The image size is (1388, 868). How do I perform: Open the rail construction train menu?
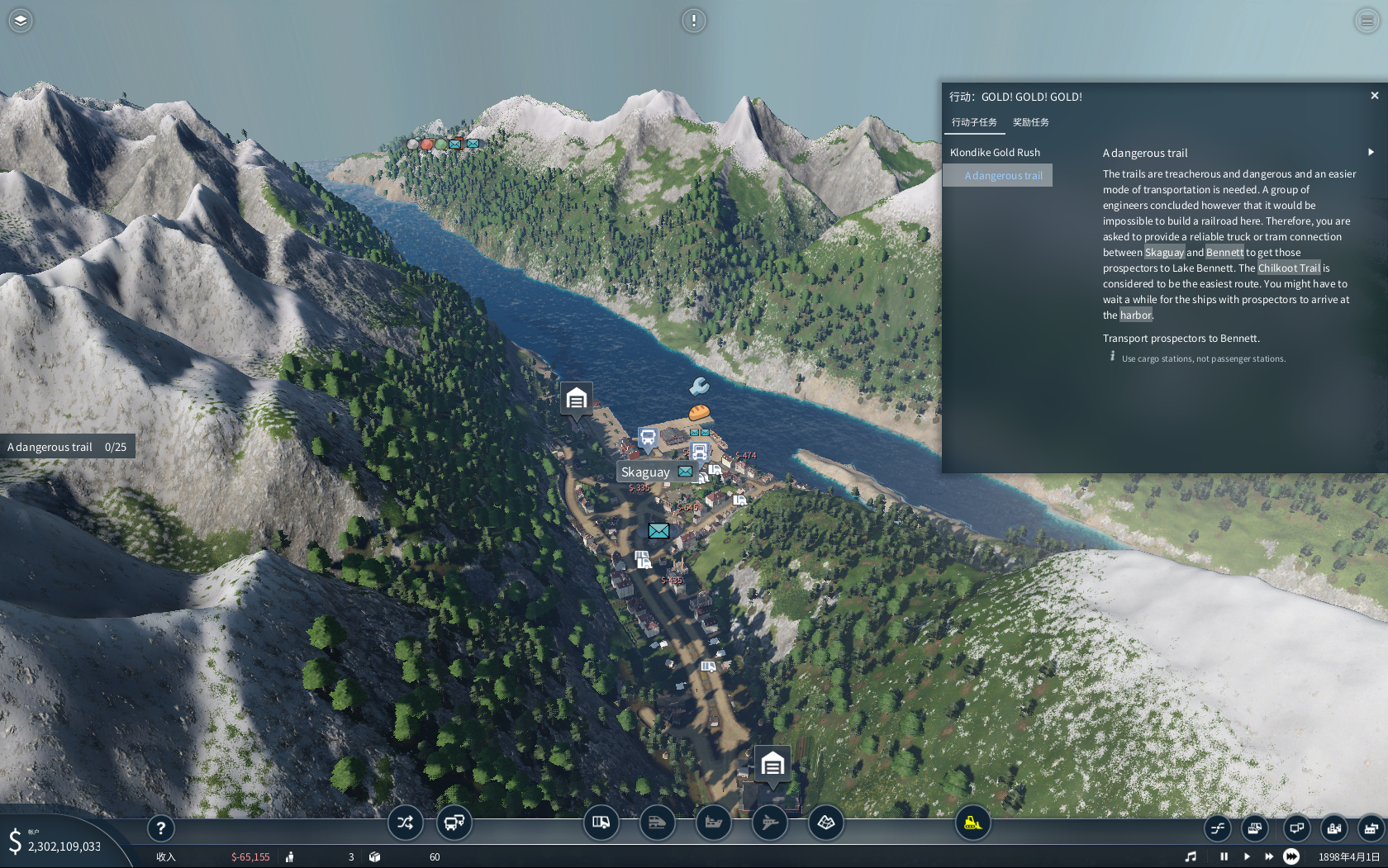(x=657, y=823)
